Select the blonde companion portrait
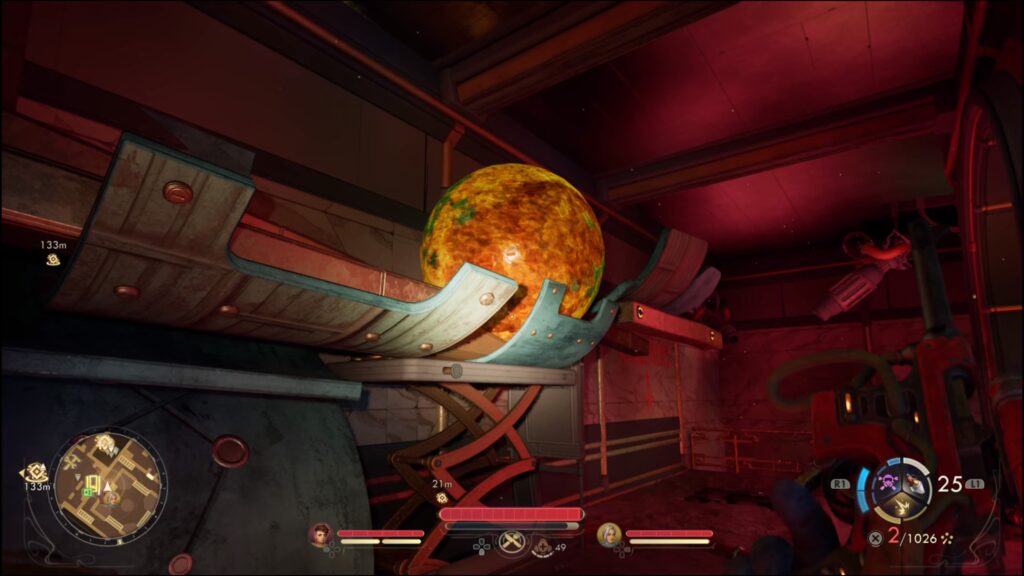 (x=608, y=535)
